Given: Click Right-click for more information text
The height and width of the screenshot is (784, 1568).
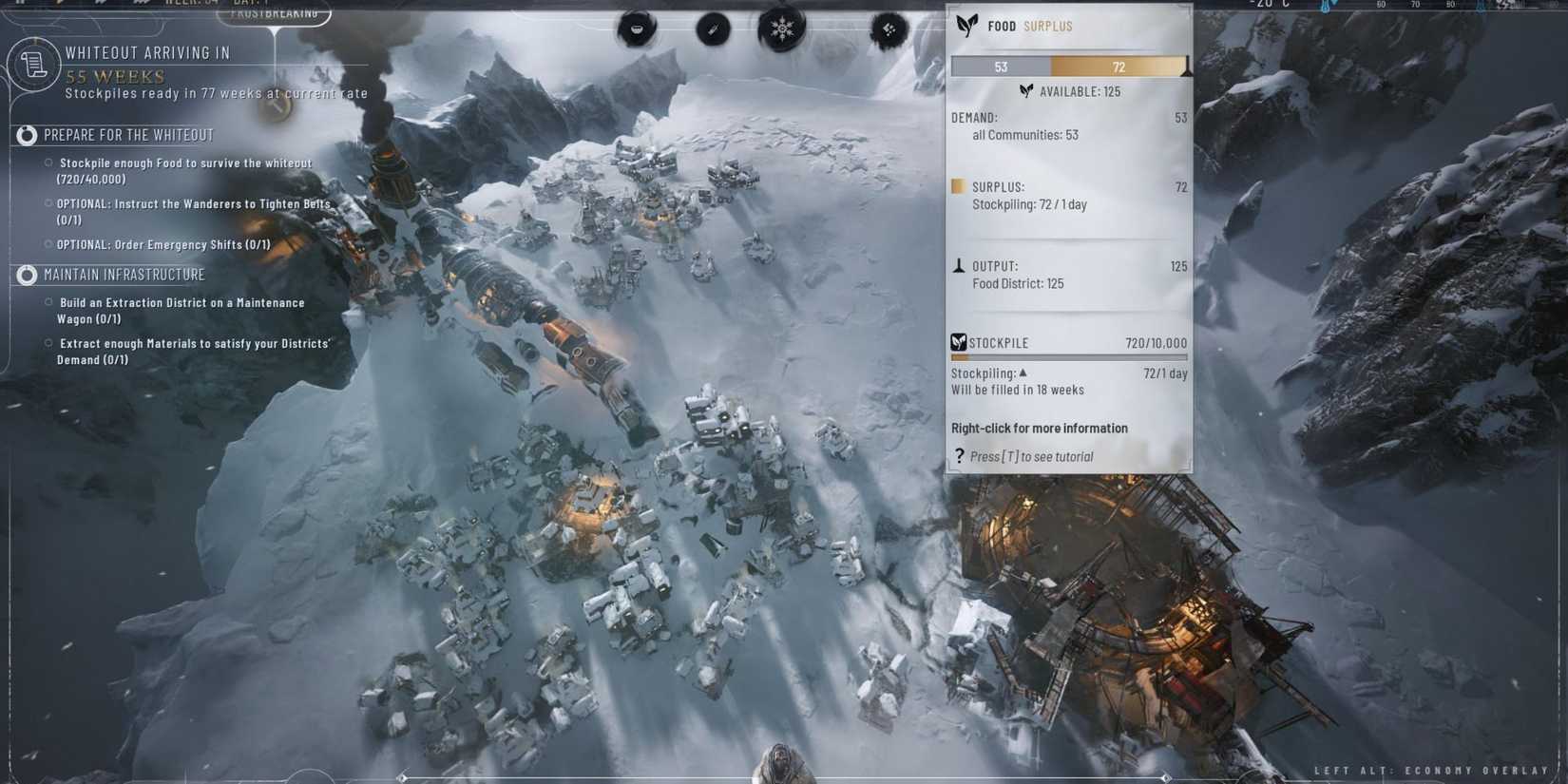Looking at the screenshot, I should pyautogui.click(x=1039, y=428).
